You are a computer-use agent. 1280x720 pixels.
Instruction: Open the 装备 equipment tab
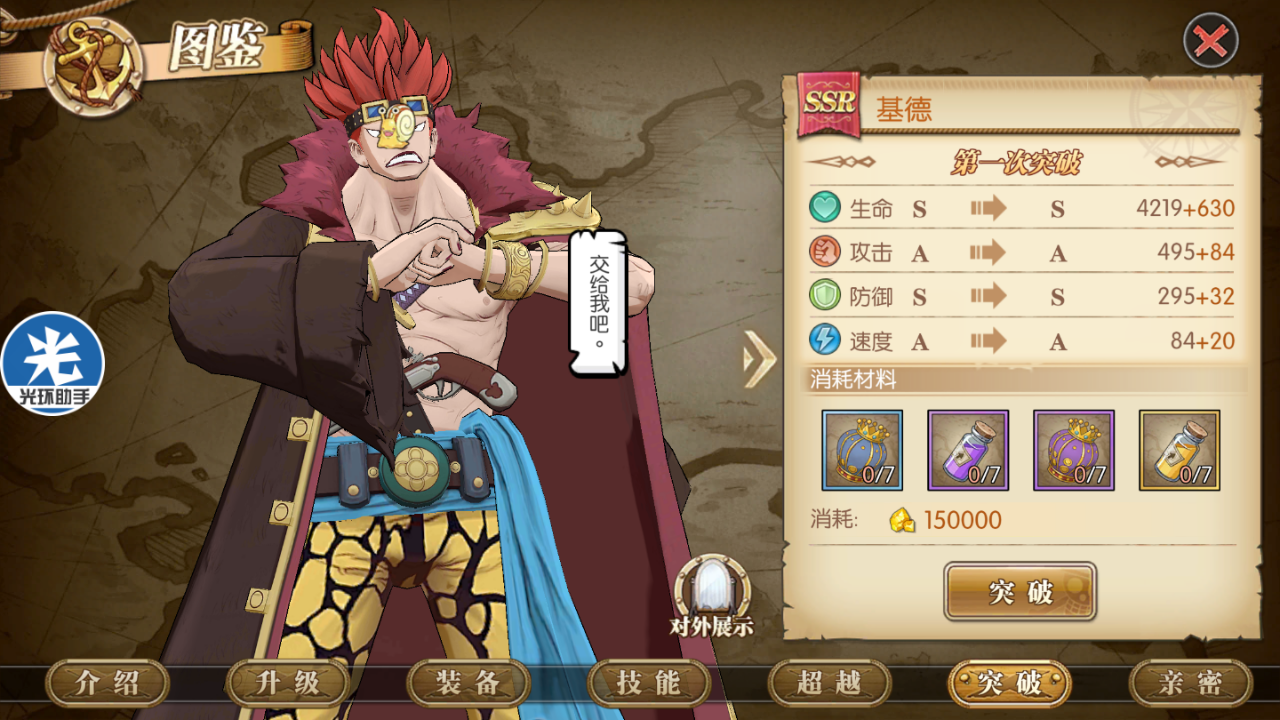click(x=468, y=684)
